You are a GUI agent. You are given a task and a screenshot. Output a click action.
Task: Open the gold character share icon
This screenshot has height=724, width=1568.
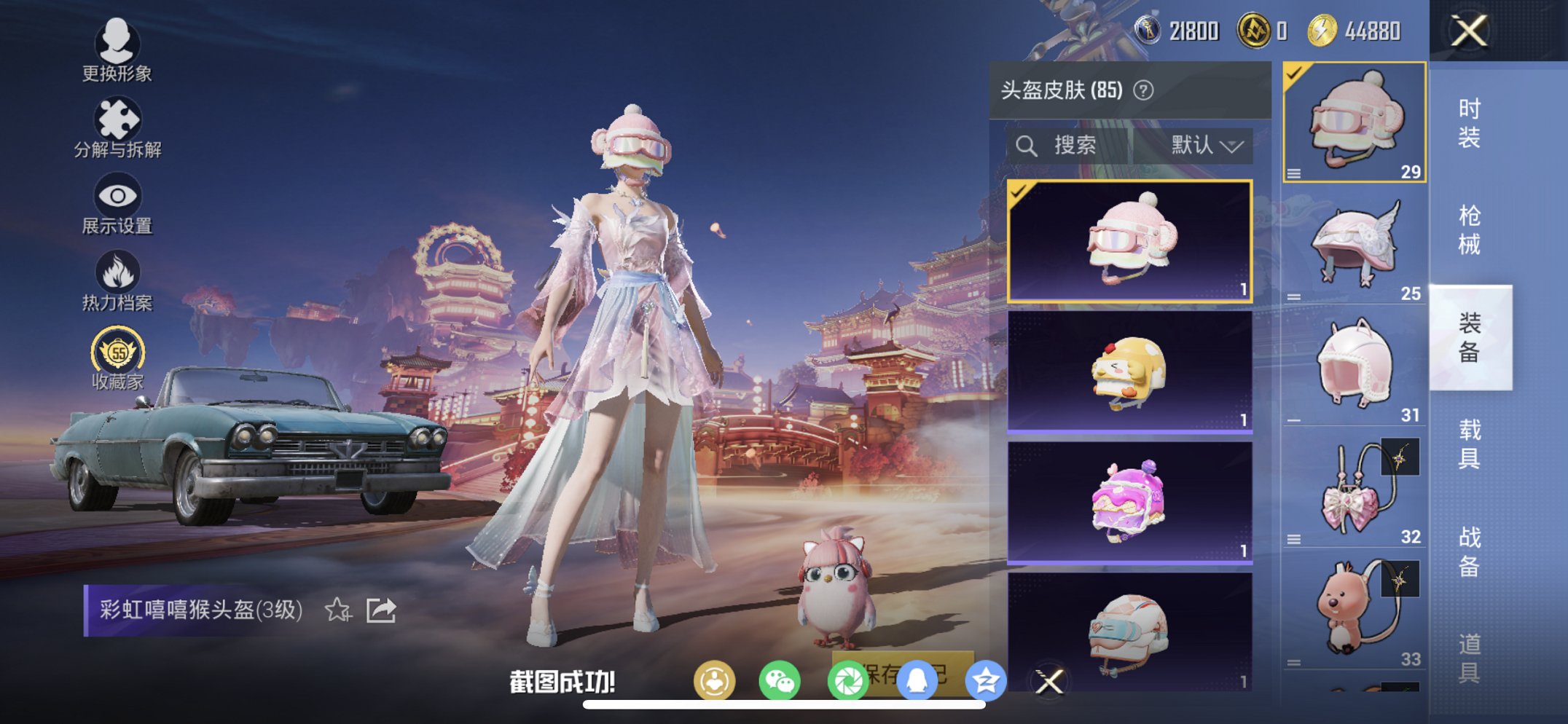tap(716, 680)
